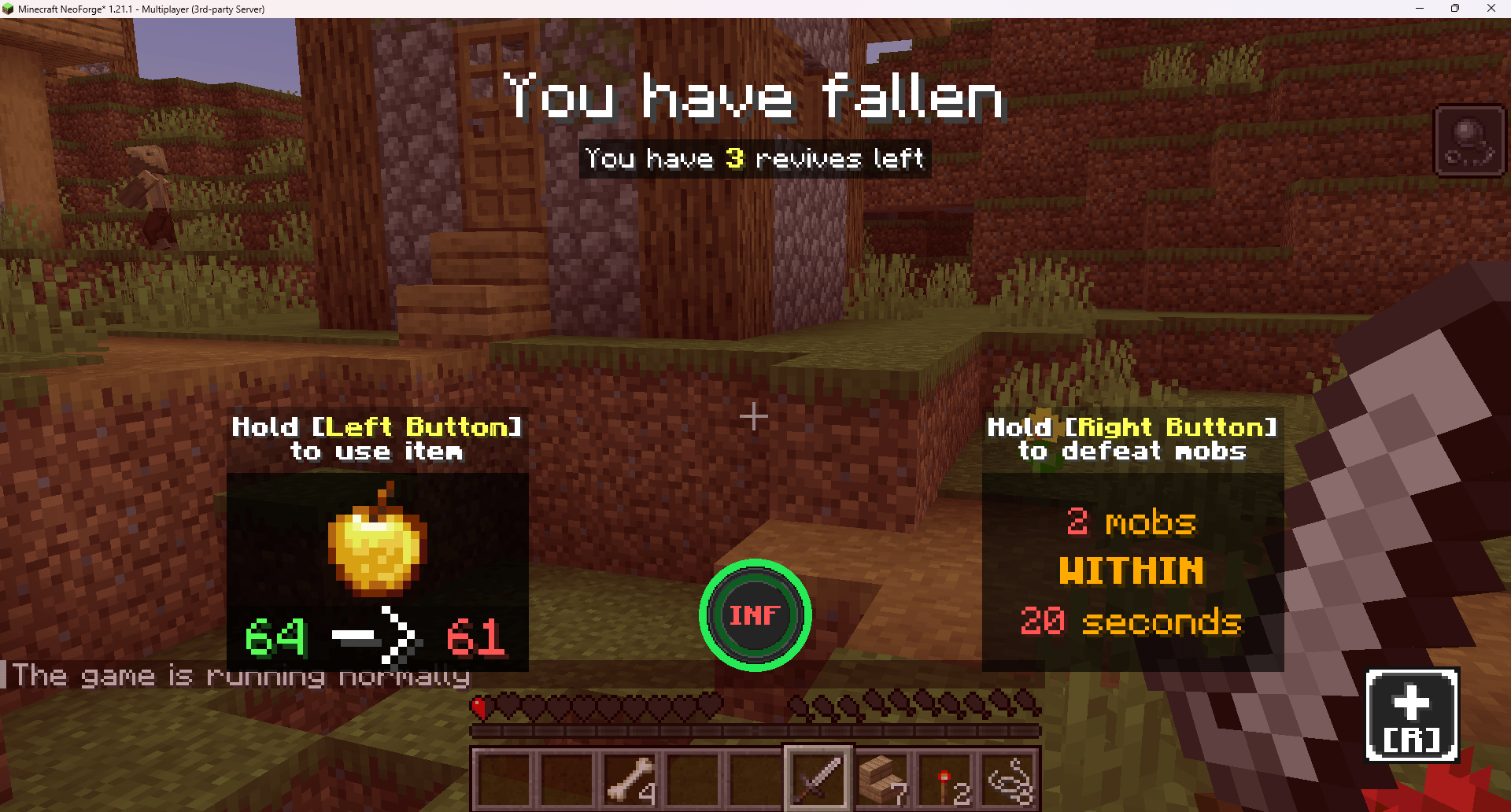Screen dimensions: 1511x812
Task: Click the Minecraft logo in the title bar
Action: [9, 9]
